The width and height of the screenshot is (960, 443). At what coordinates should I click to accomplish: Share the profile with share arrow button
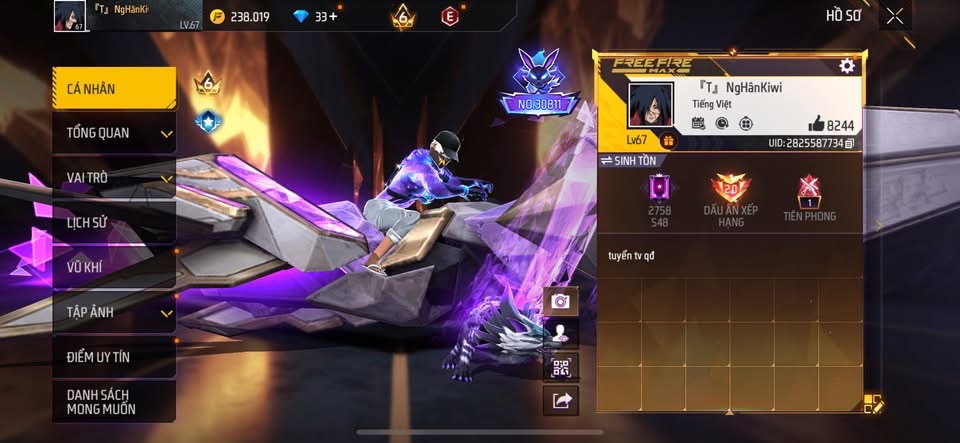(560, 401)
